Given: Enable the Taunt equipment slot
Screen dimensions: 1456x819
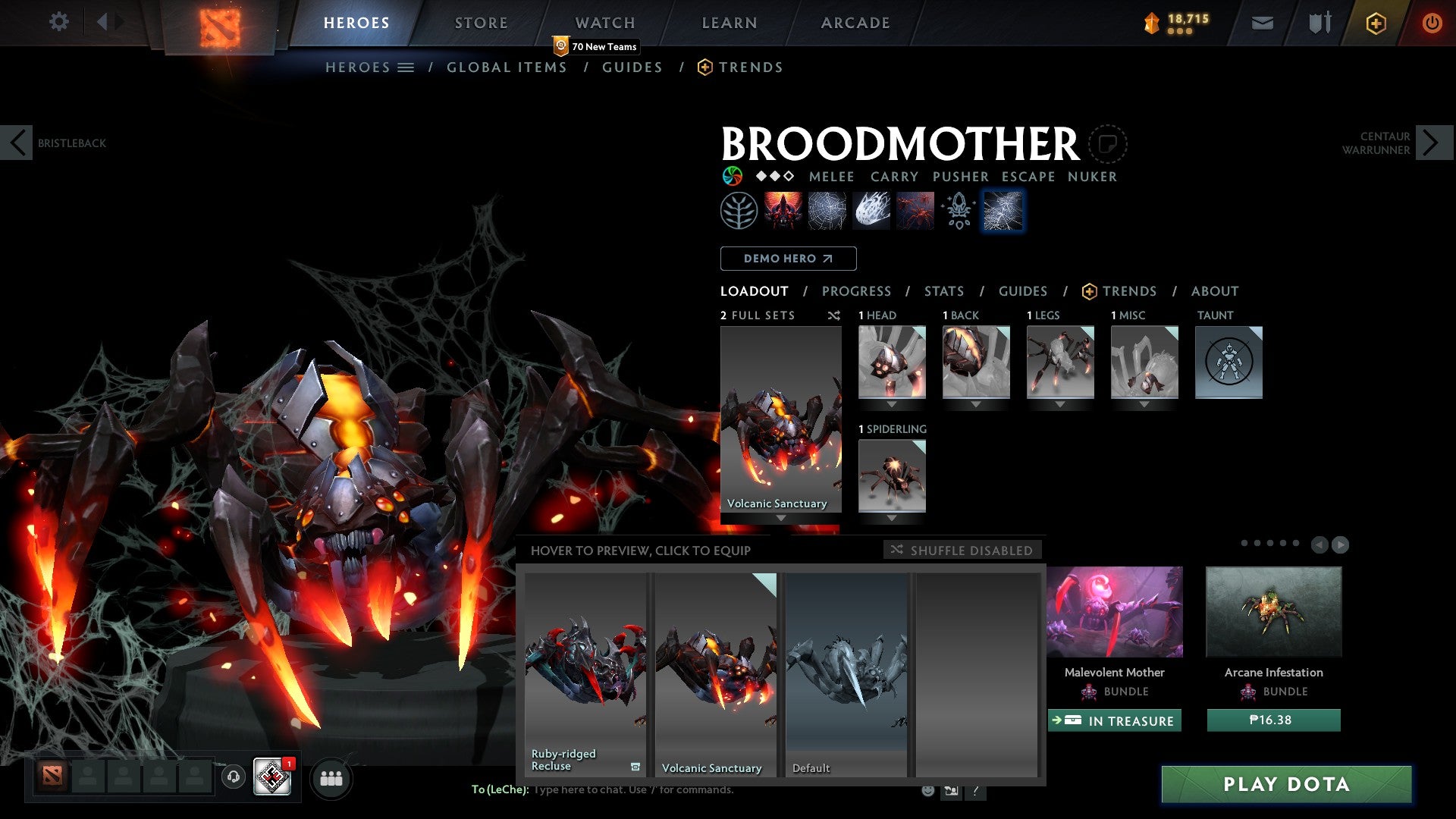Looking at the screenshot, I should pos(1228,362).
